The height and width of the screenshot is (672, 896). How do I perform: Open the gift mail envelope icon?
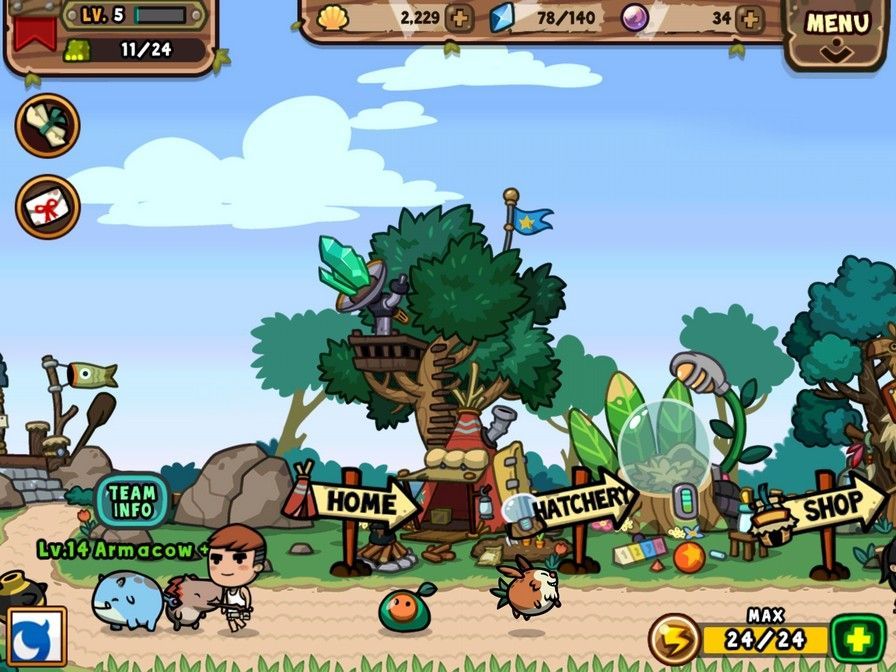47,207
